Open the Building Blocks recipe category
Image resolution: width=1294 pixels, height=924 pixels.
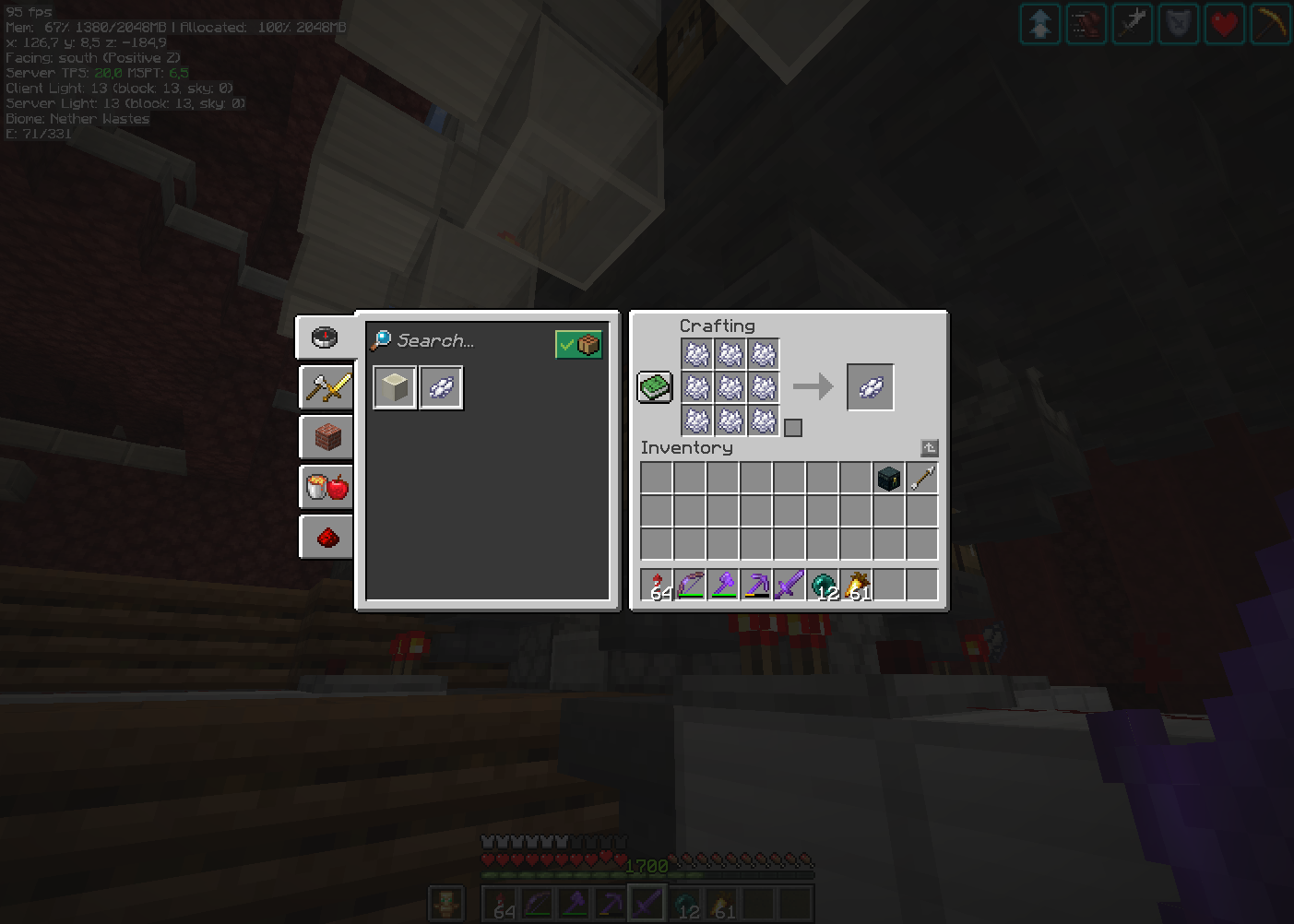point(326,437)
